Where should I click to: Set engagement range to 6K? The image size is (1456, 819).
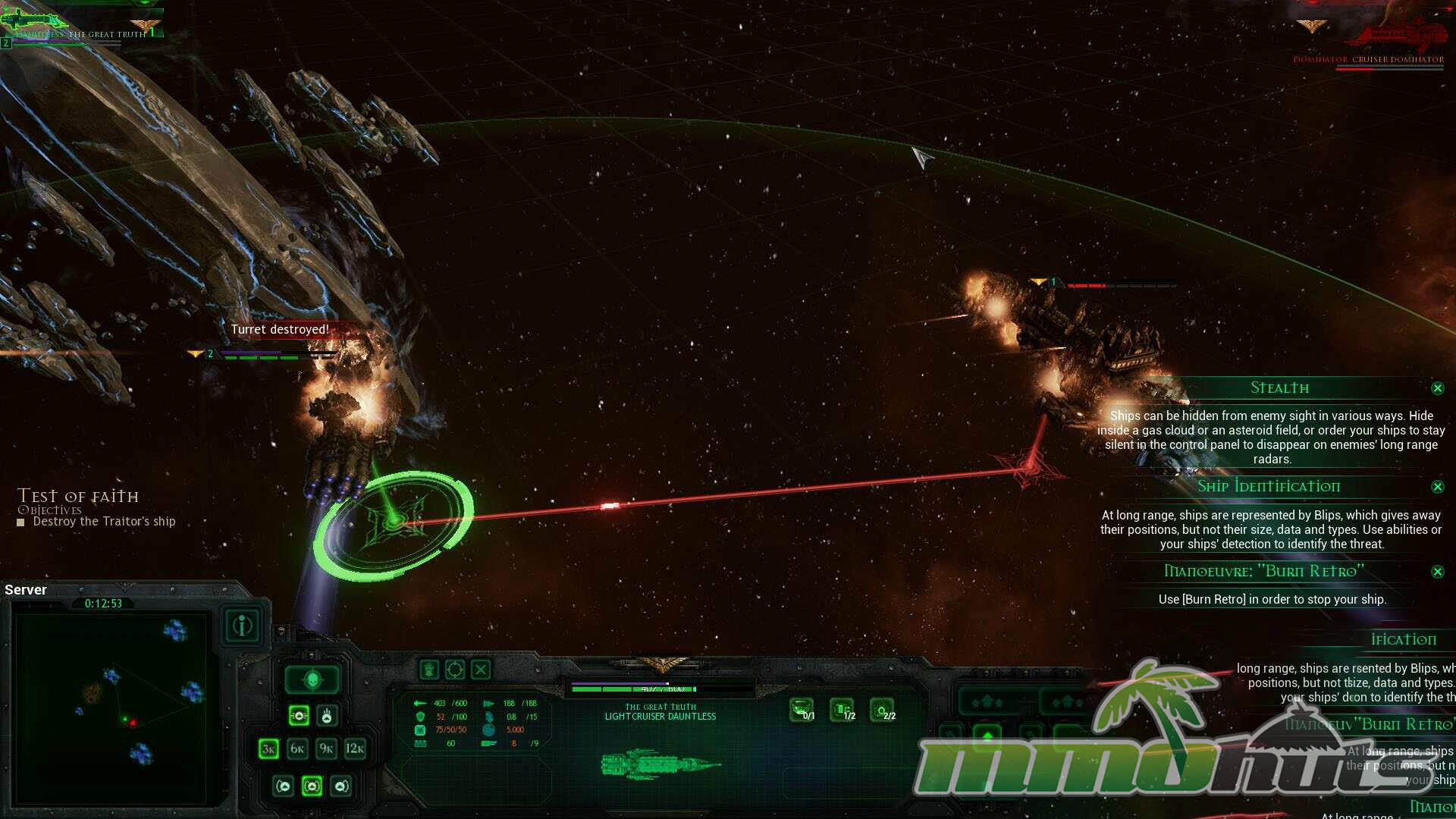point(297,749)
